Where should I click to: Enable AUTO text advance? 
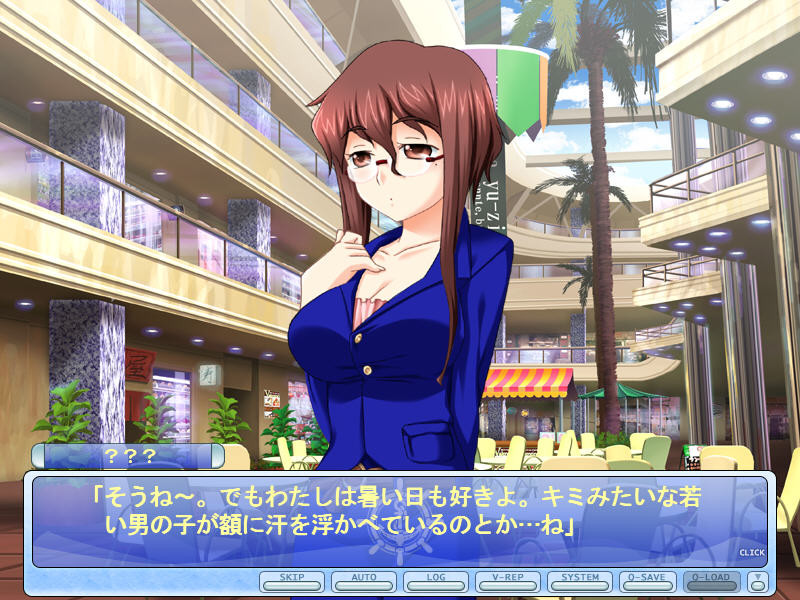point(364,580)
